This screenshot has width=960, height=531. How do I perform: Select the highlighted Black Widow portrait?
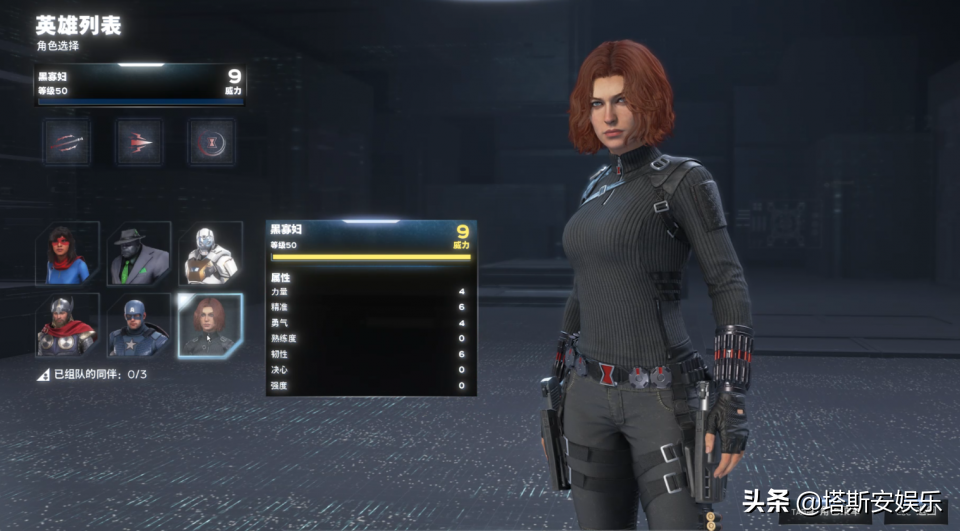point(210,325)
